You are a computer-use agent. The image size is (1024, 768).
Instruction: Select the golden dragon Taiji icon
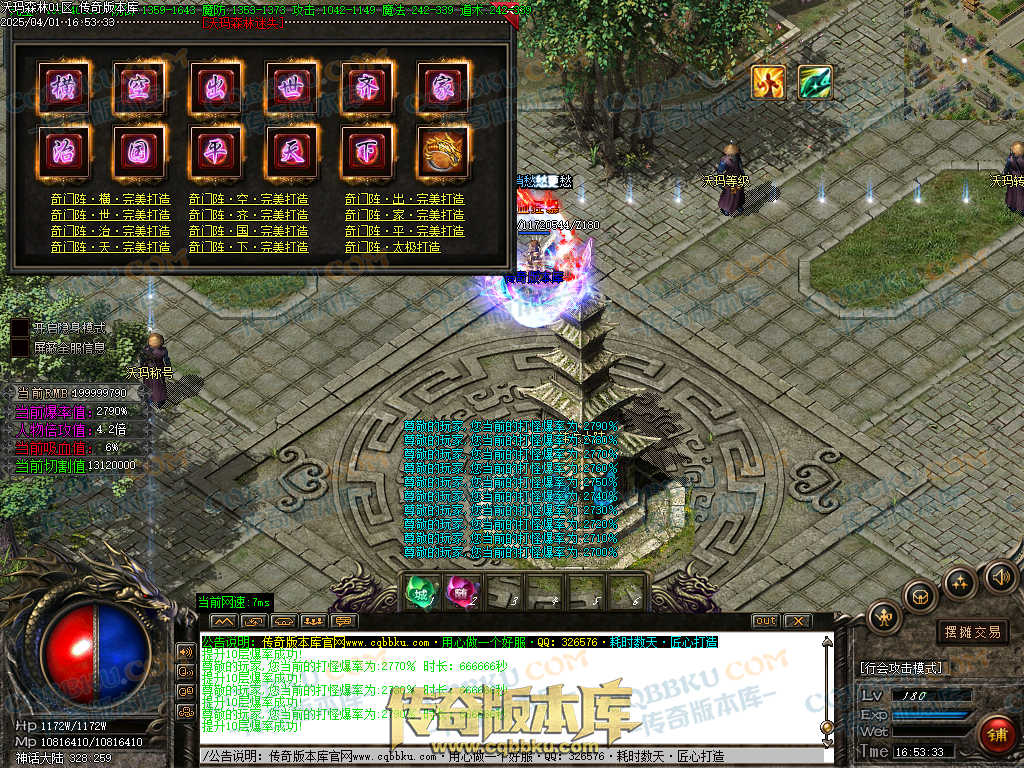click(x=443, y=151)
